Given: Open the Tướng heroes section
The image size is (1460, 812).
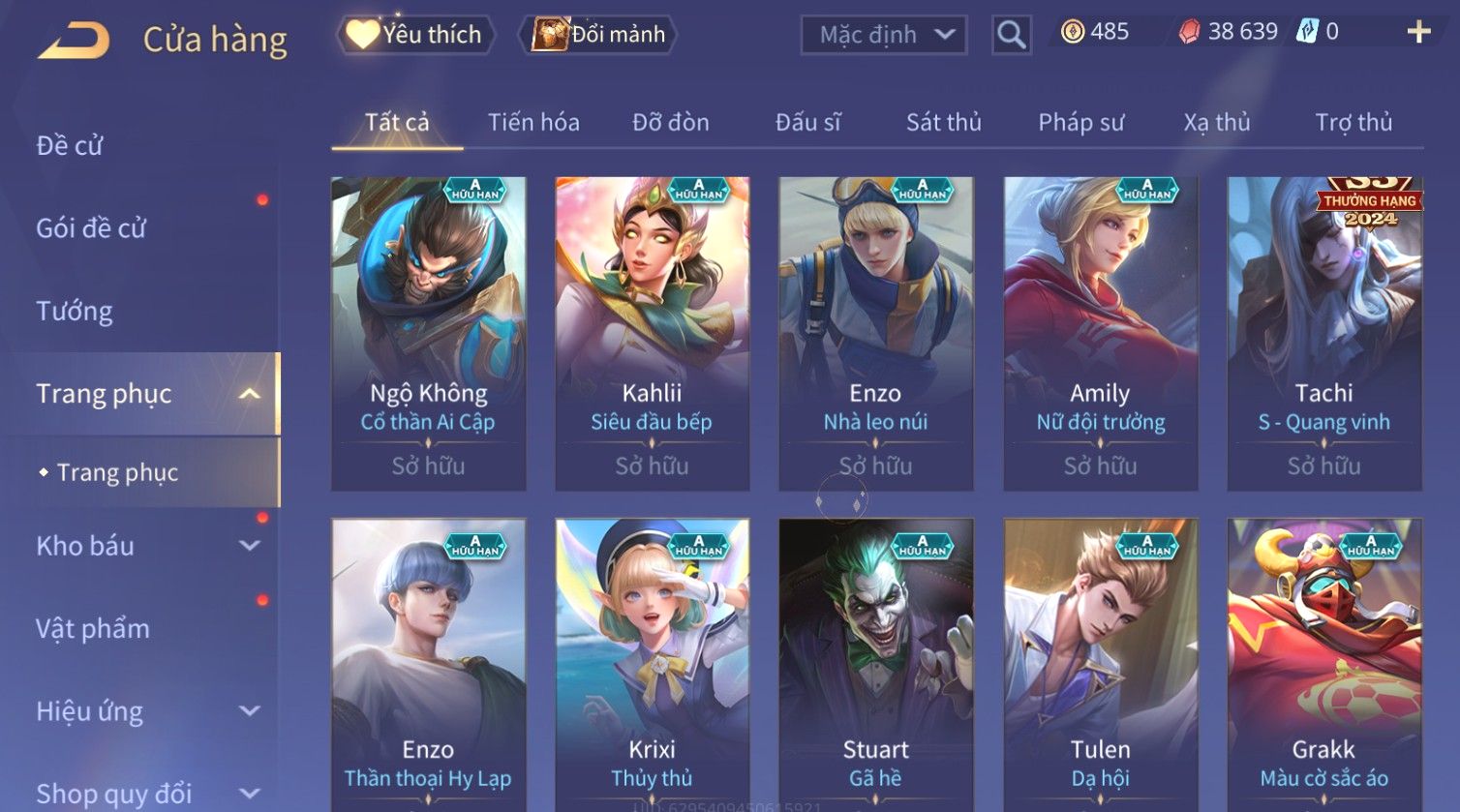Looking at the screenshot, I should click(x=75, y=312).
